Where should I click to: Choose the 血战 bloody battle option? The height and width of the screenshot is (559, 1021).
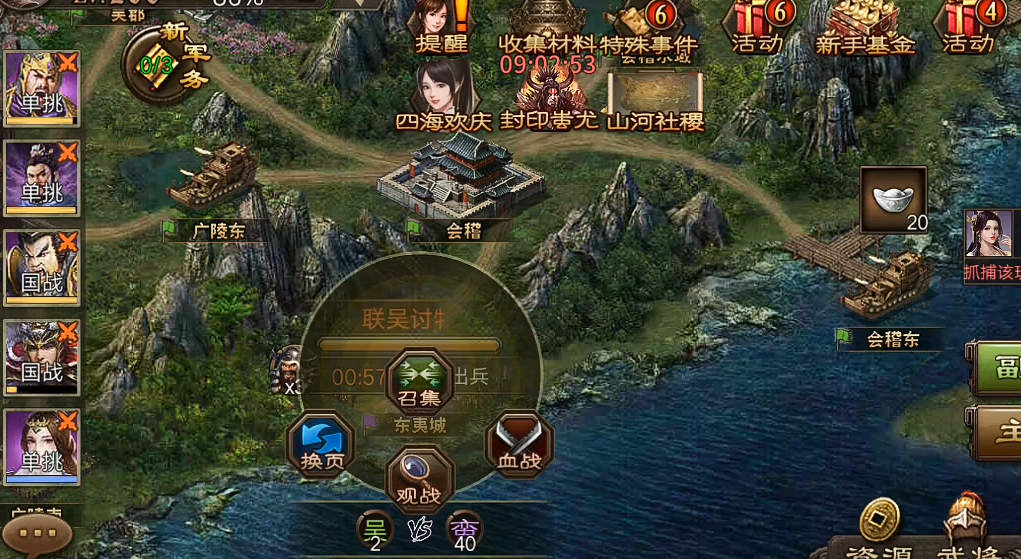tap(519, 445)
